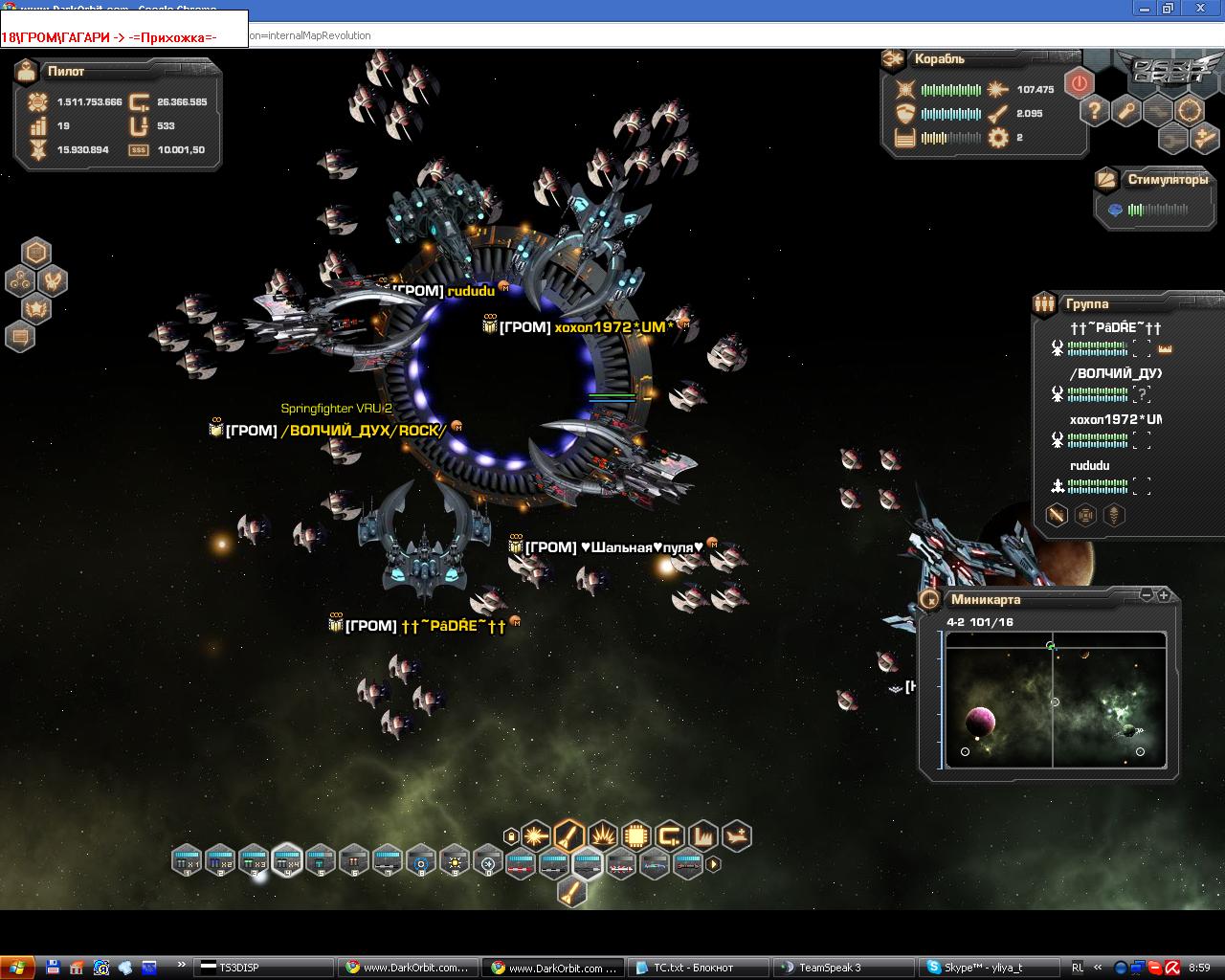Select group member ††~PäDŘE~††
The height and width of the screenshot is (980, 1225).
1115,327
